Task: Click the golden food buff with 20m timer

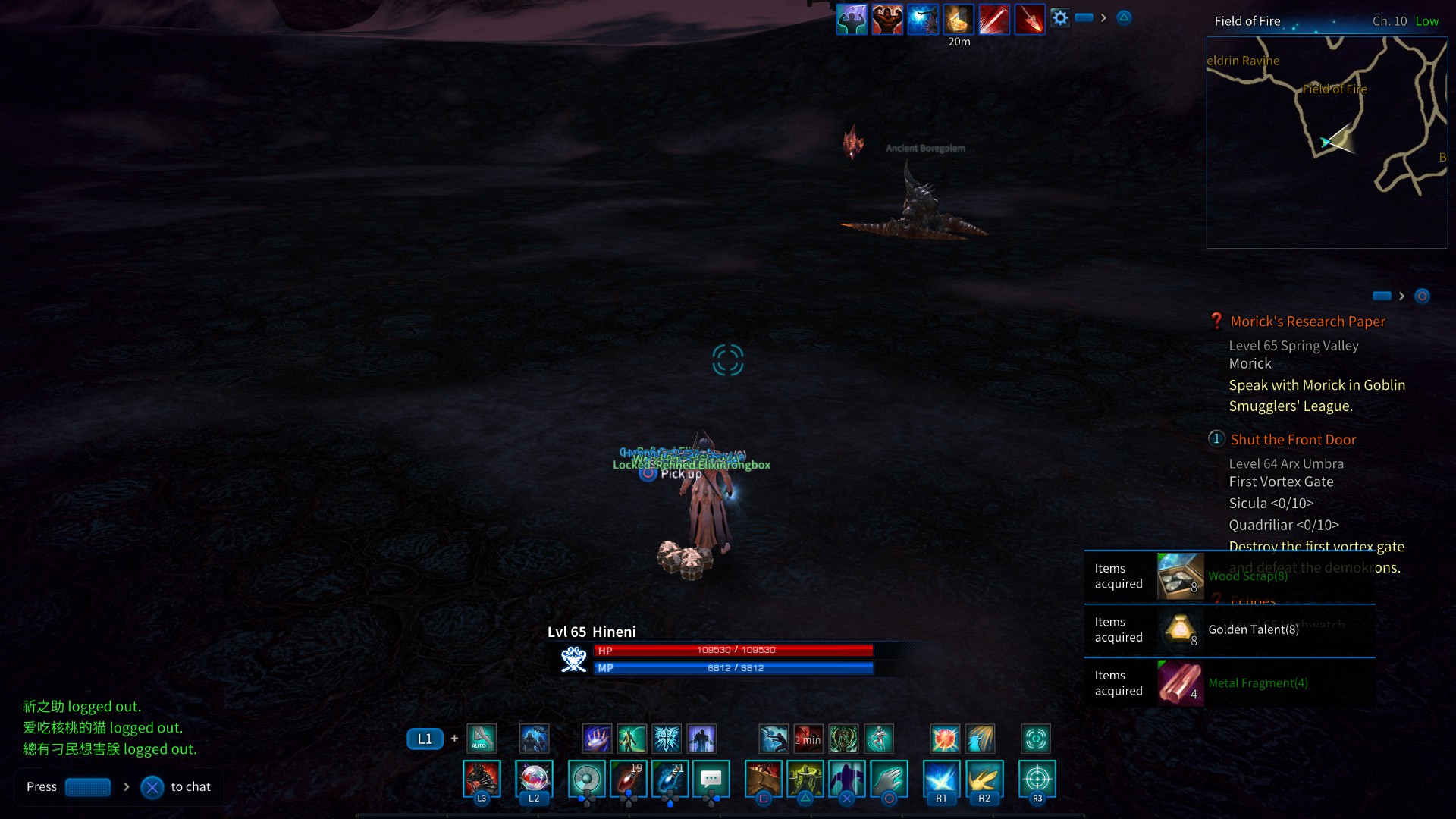Action: pyautogui.click(x=959, y=20)
